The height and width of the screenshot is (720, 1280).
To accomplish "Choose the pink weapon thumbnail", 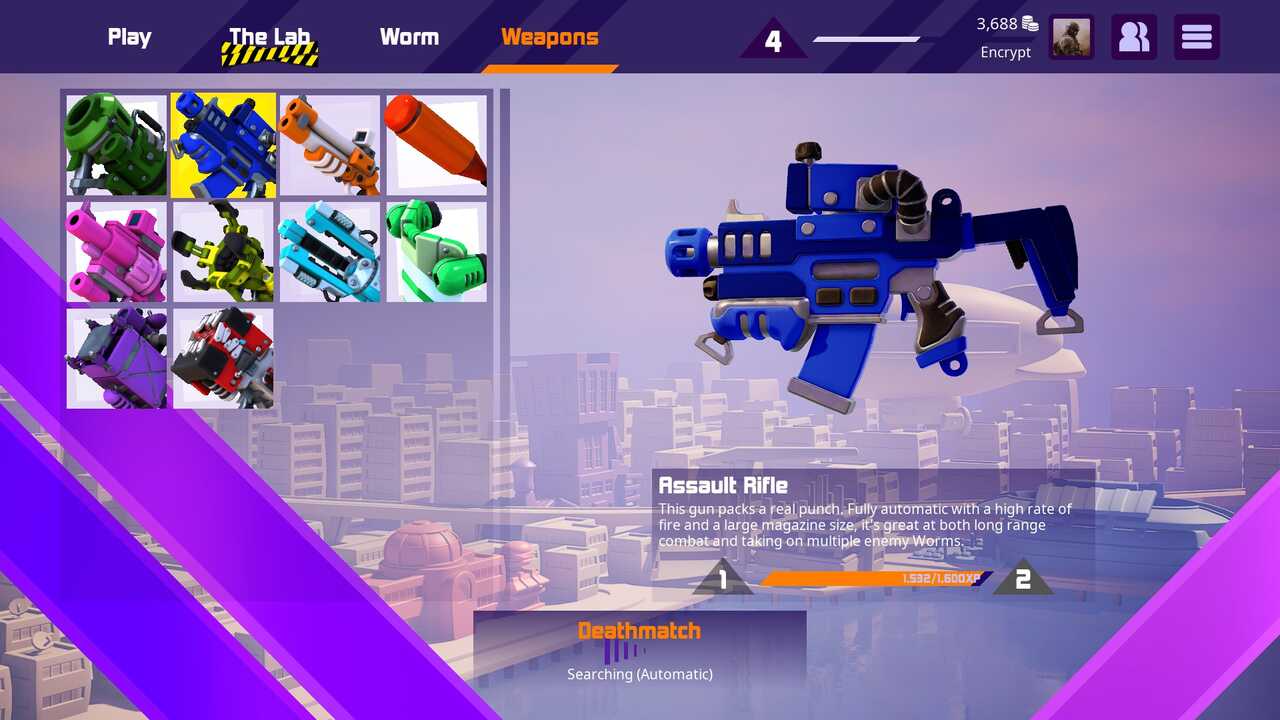I will point(116,252).
